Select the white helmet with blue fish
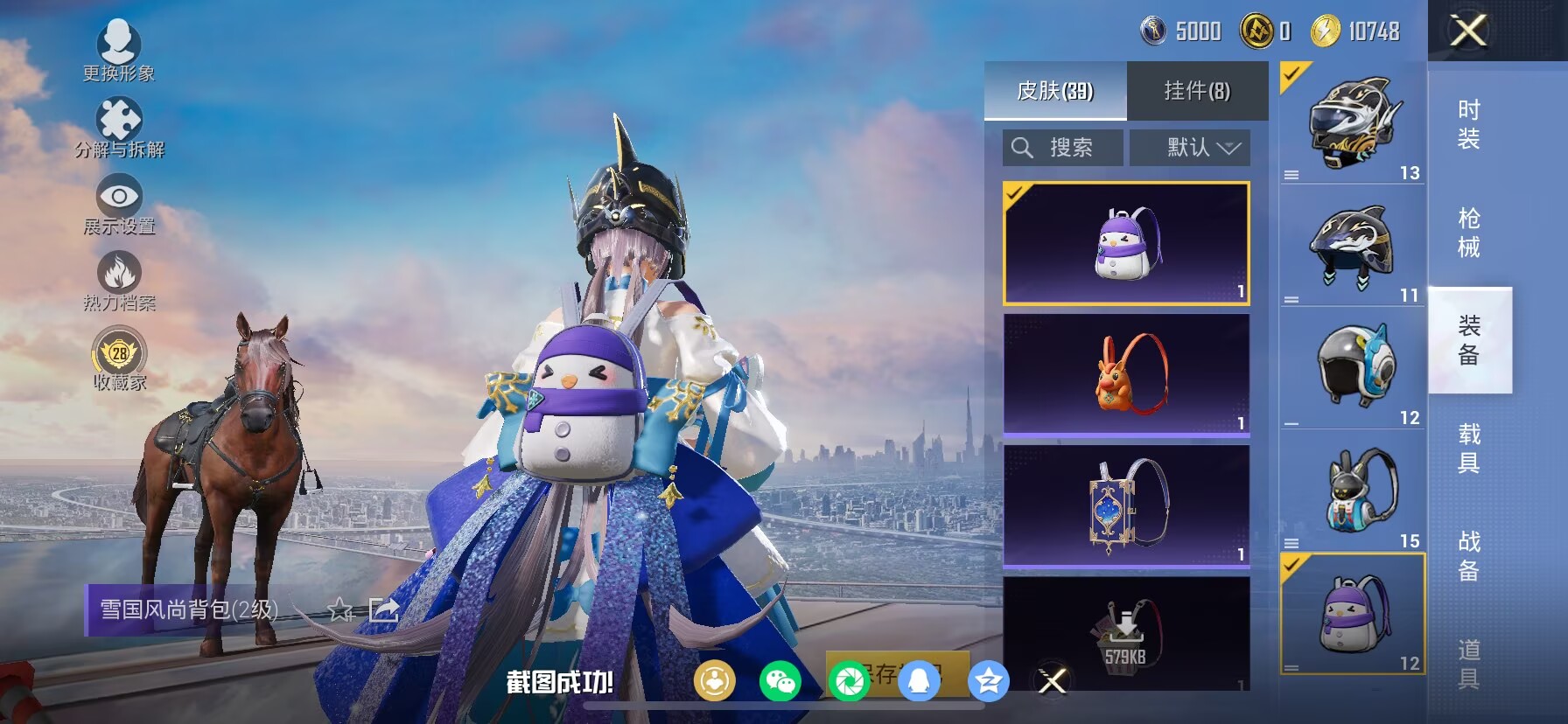The height and width of the screenshot is (724, 1568). (x=1353, y=367)
